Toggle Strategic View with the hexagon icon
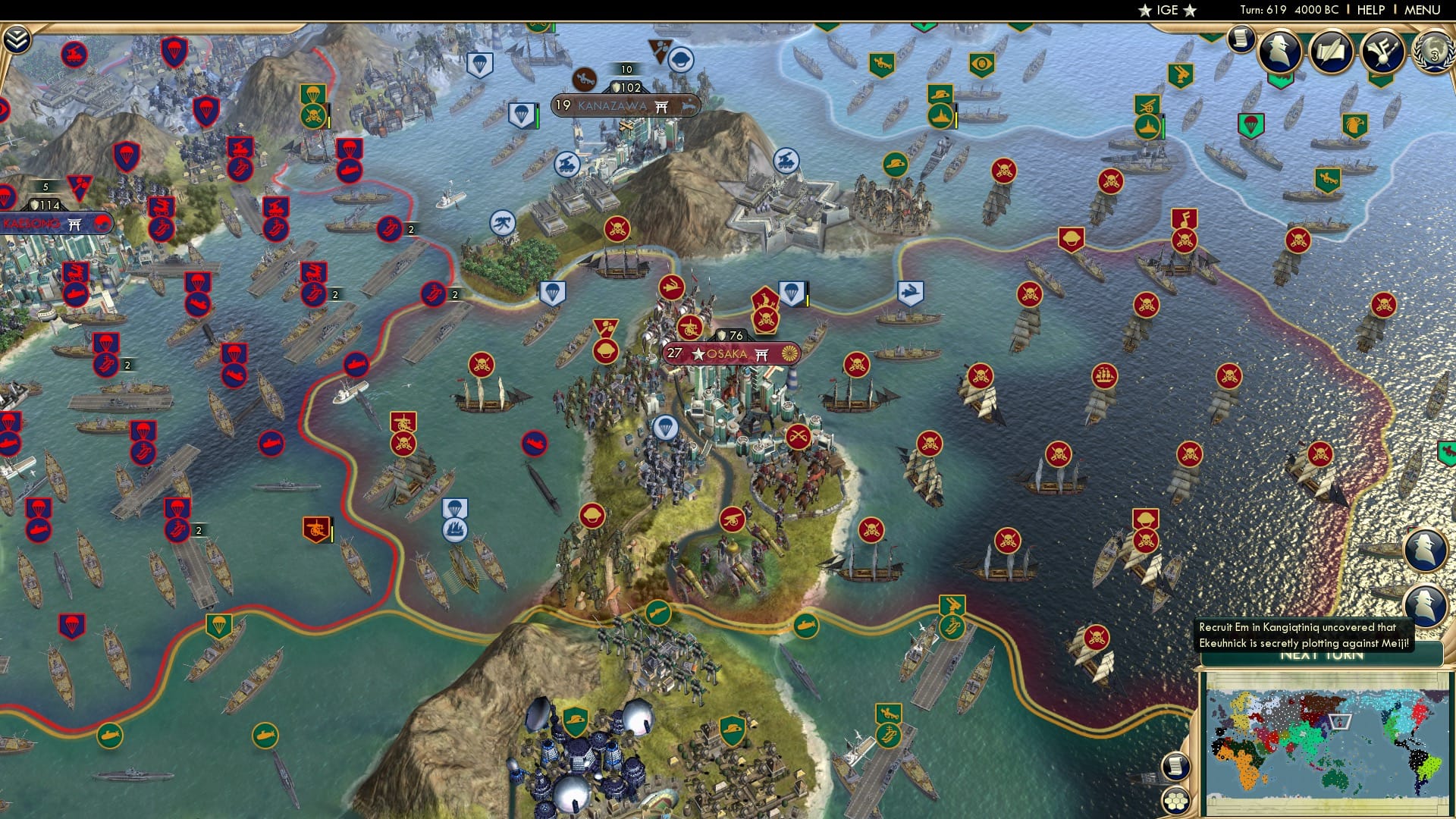 (x=1175, y=801)
